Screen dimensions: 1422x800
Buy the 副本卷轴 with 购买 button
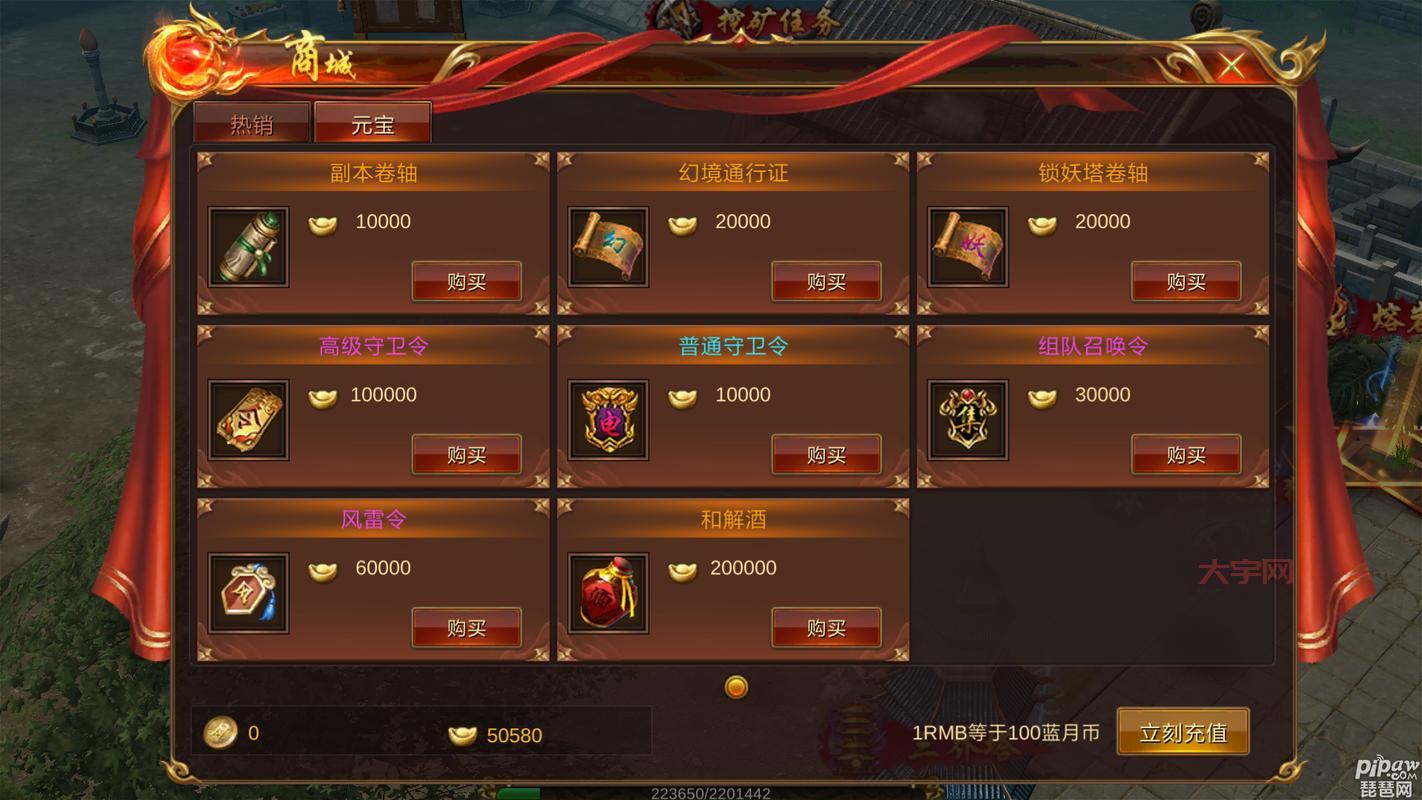tap(466, 281)
